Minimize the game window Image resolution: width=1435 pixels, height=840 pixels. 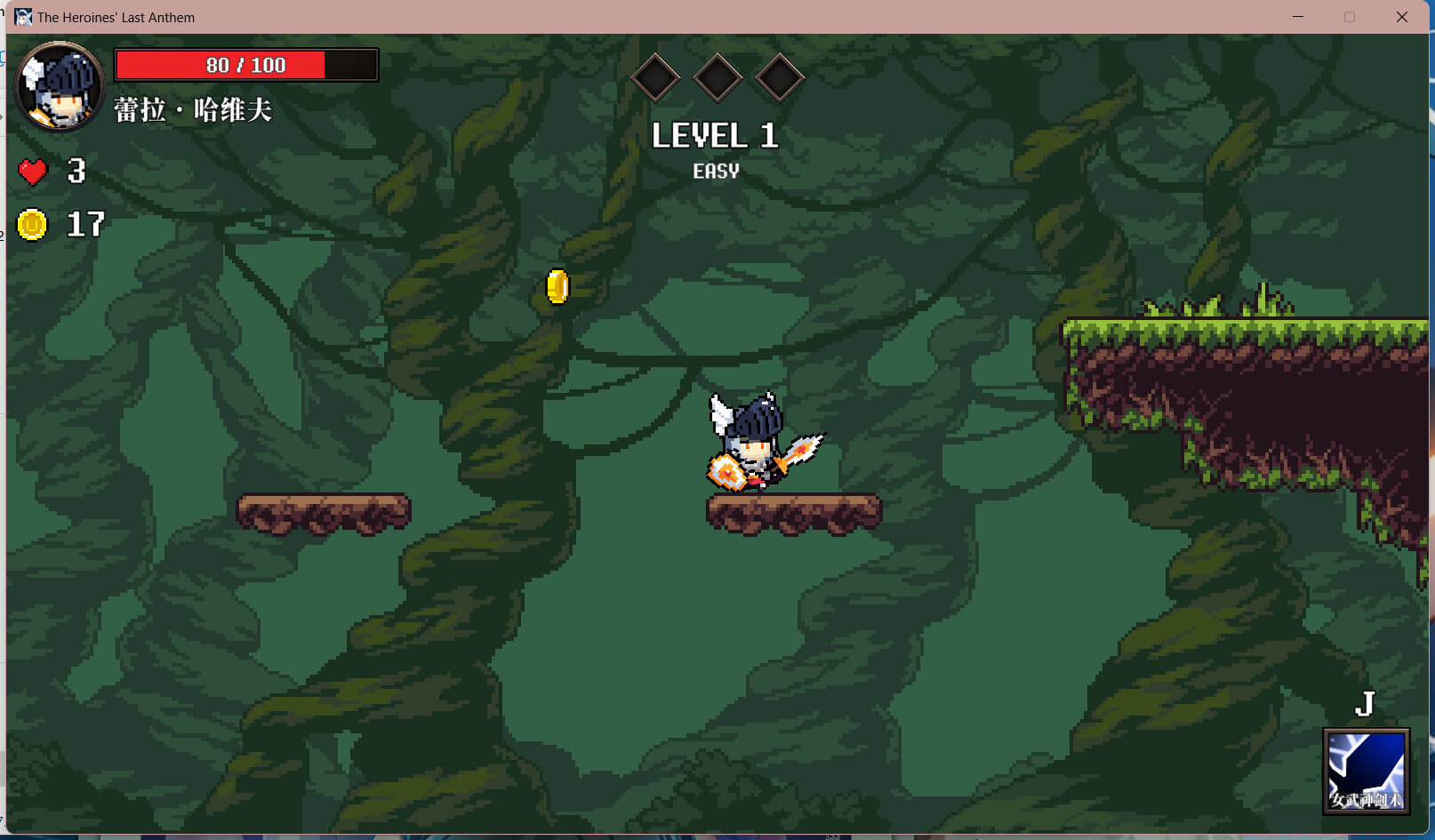[1298, 17]
